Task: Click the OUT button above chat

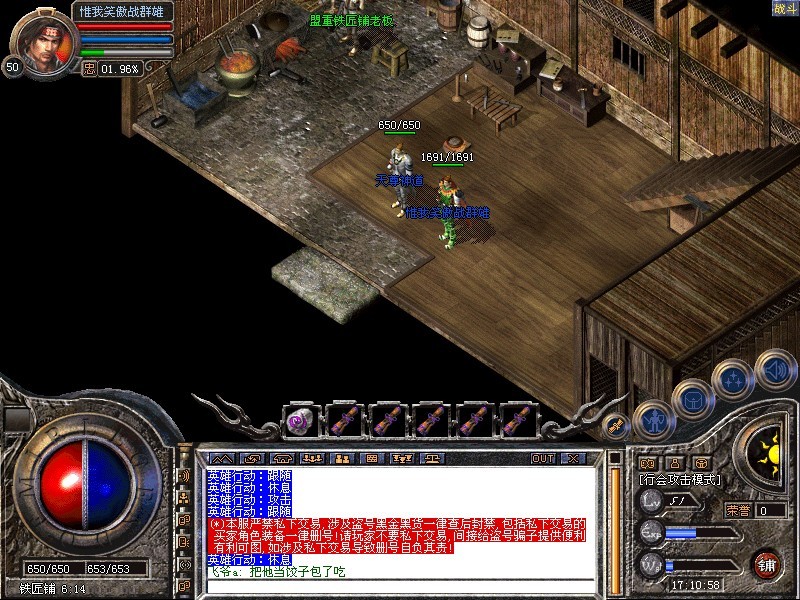Action: coord(542,458)
